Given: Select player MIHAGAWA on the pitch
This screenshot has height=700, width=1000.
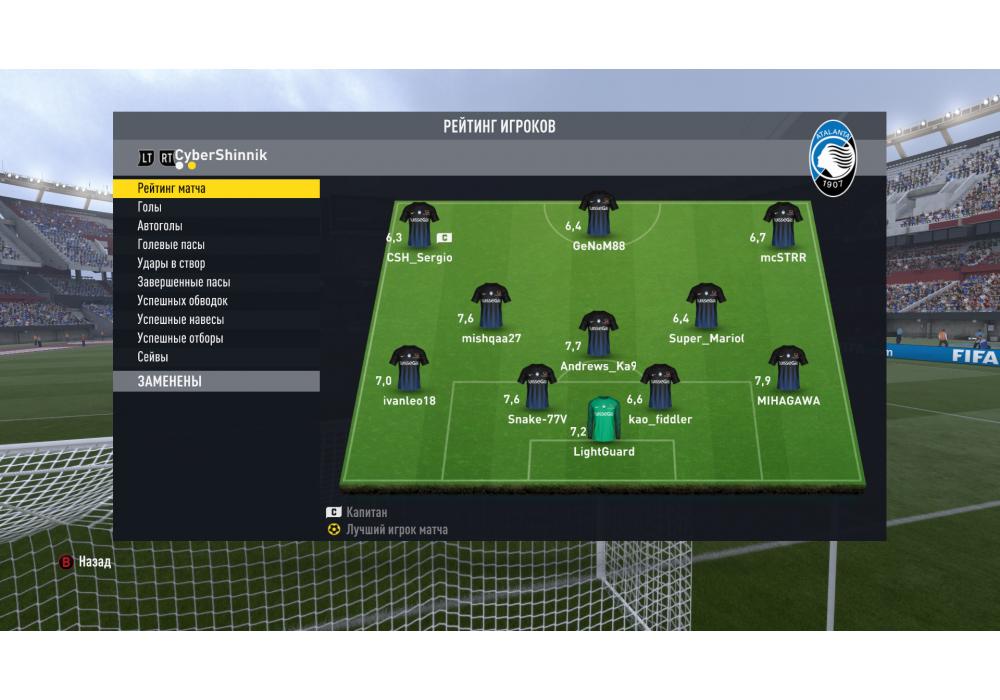Looking at the screenshot, I should pyautogui.click(x=788, y=368).
